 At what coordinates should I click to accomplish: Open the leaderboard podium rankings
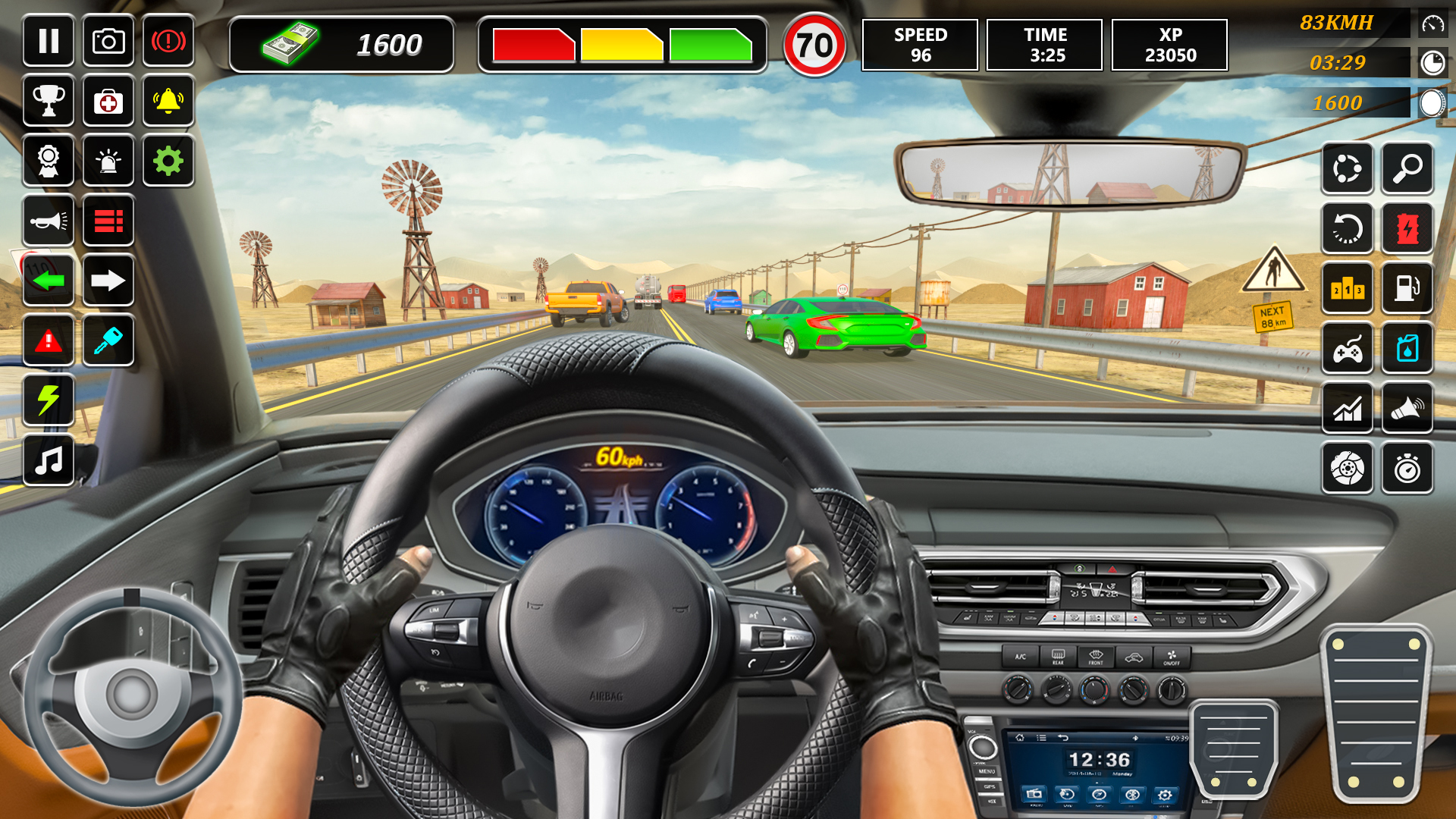(1348, 289)
